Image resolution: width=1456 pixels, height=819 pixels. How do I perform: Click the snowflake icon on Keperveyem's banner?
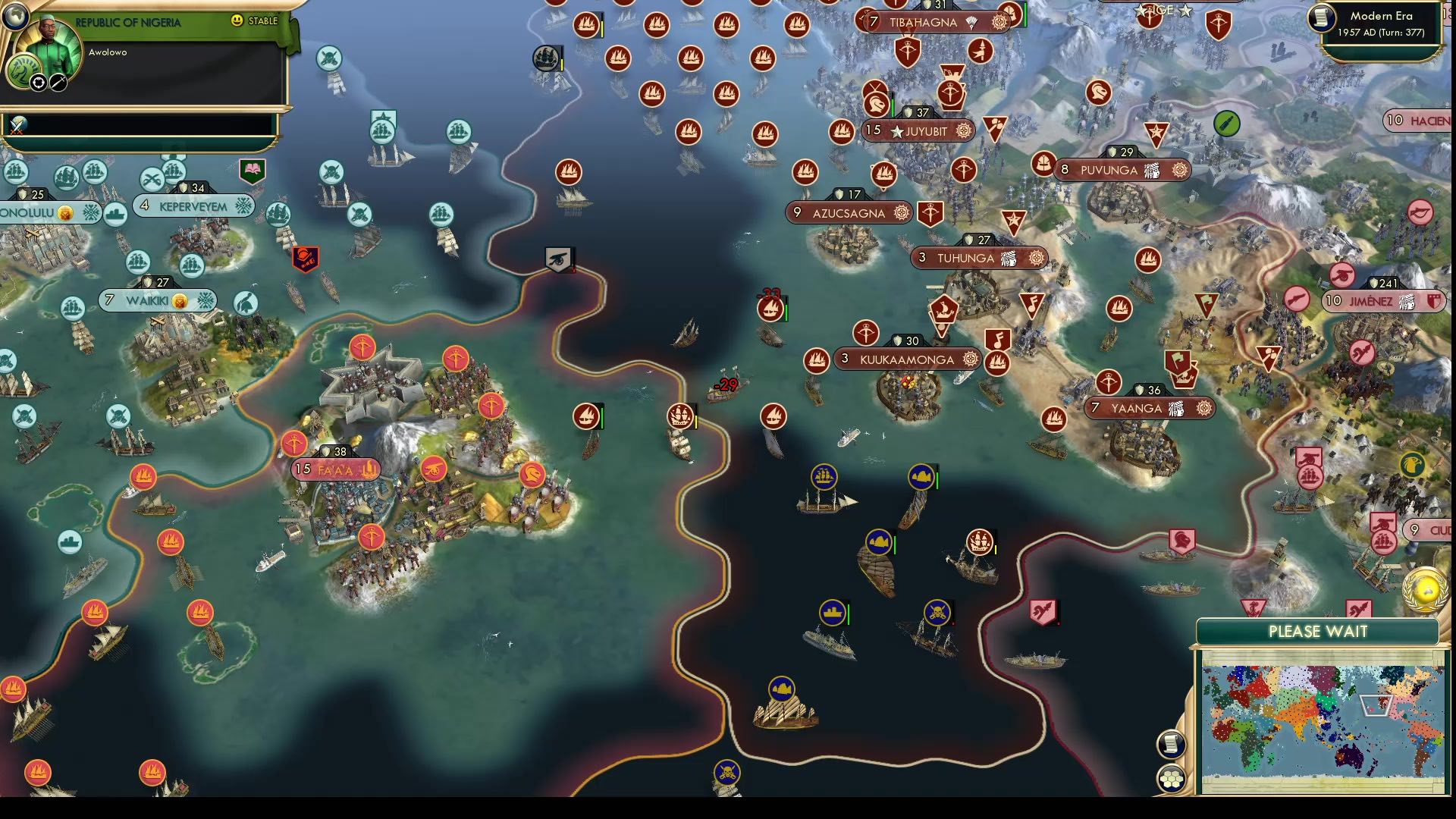pyautogui.click(x=243, y=205)
